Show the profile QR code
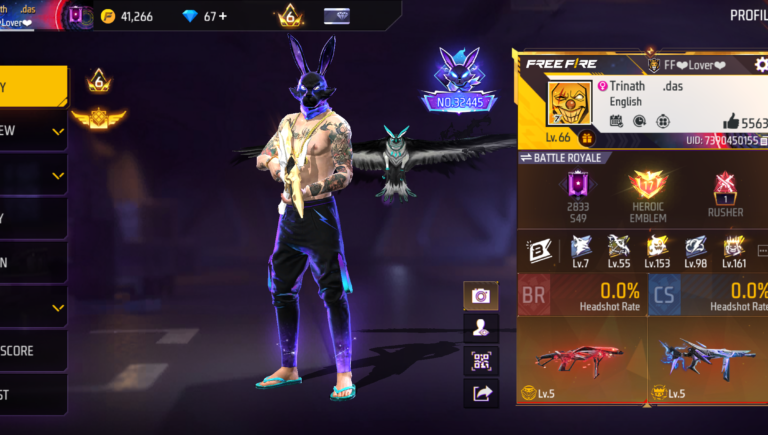The image size is (768, 435). click(x=481, y=361)
